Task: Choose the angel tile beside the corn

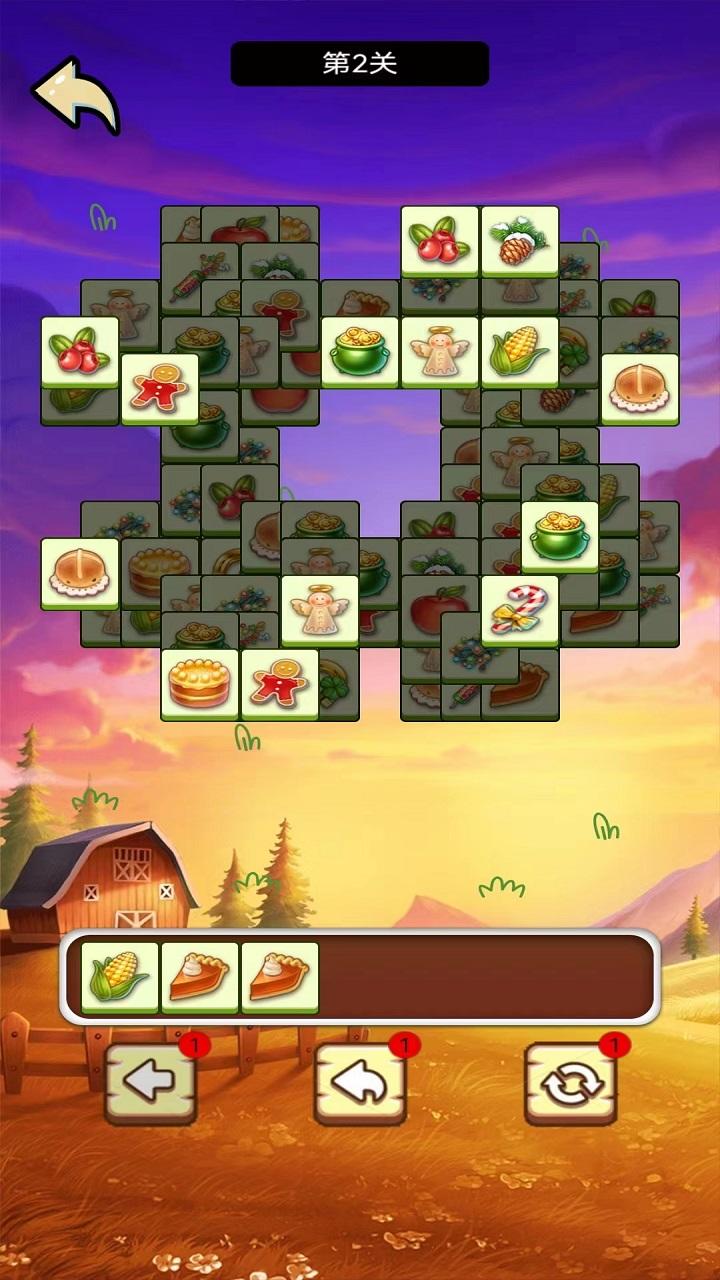Action: (x=439, y=352)
